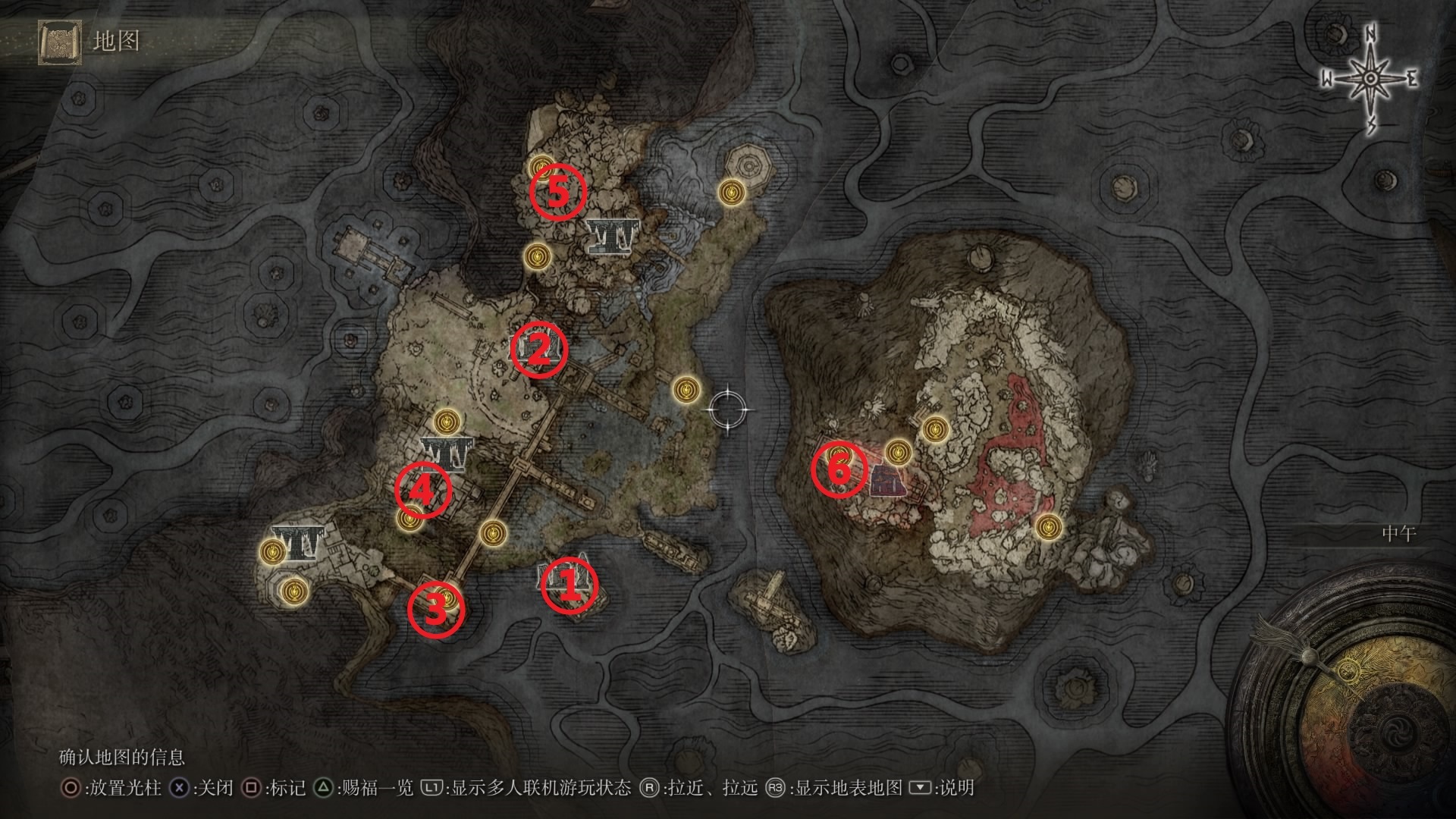1456x819 pixels.
Task: Click the red marker numbered 4
Action: [x=422, y=491]
